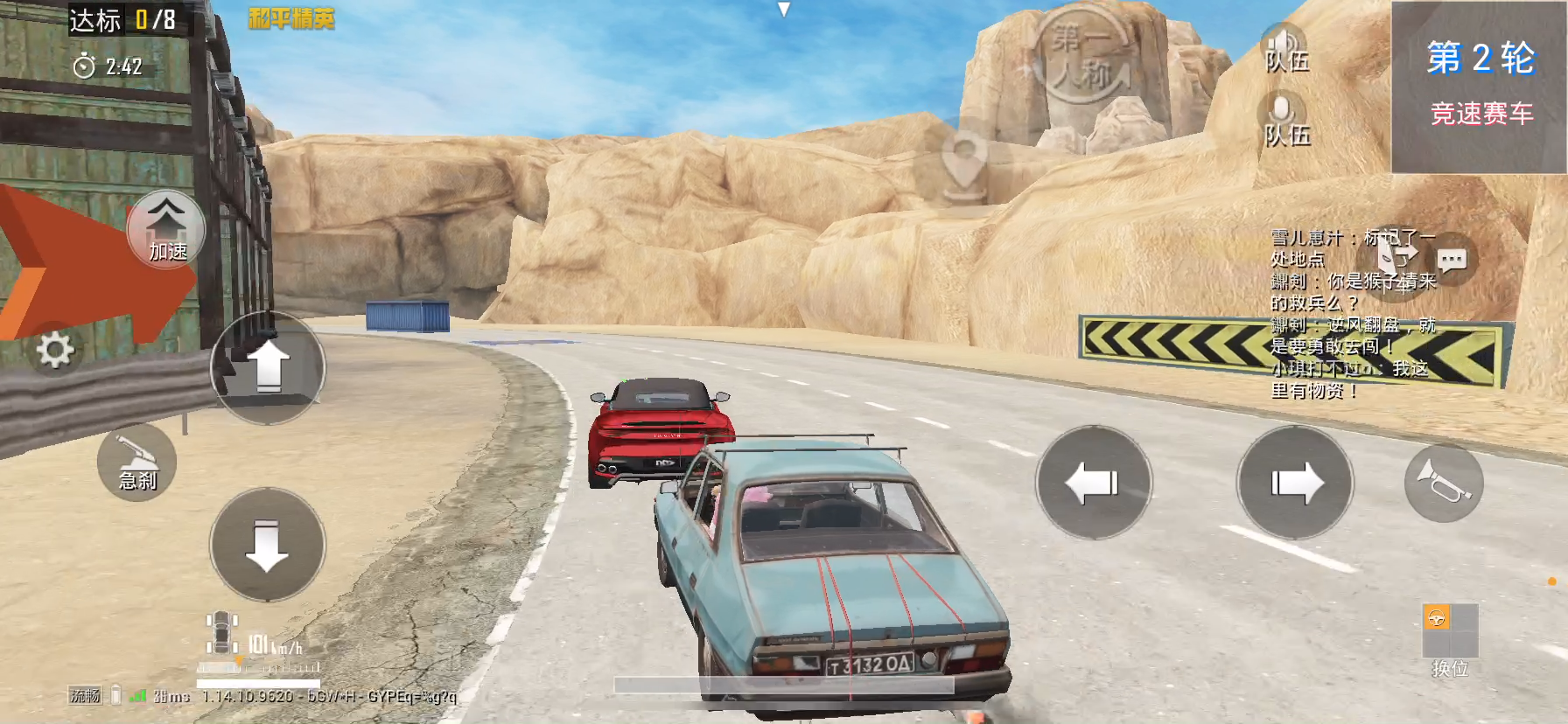Viewport: 1568px width, 724px height.
Task: Steer right with the right arrow
Action: [x=1295, y=483]
